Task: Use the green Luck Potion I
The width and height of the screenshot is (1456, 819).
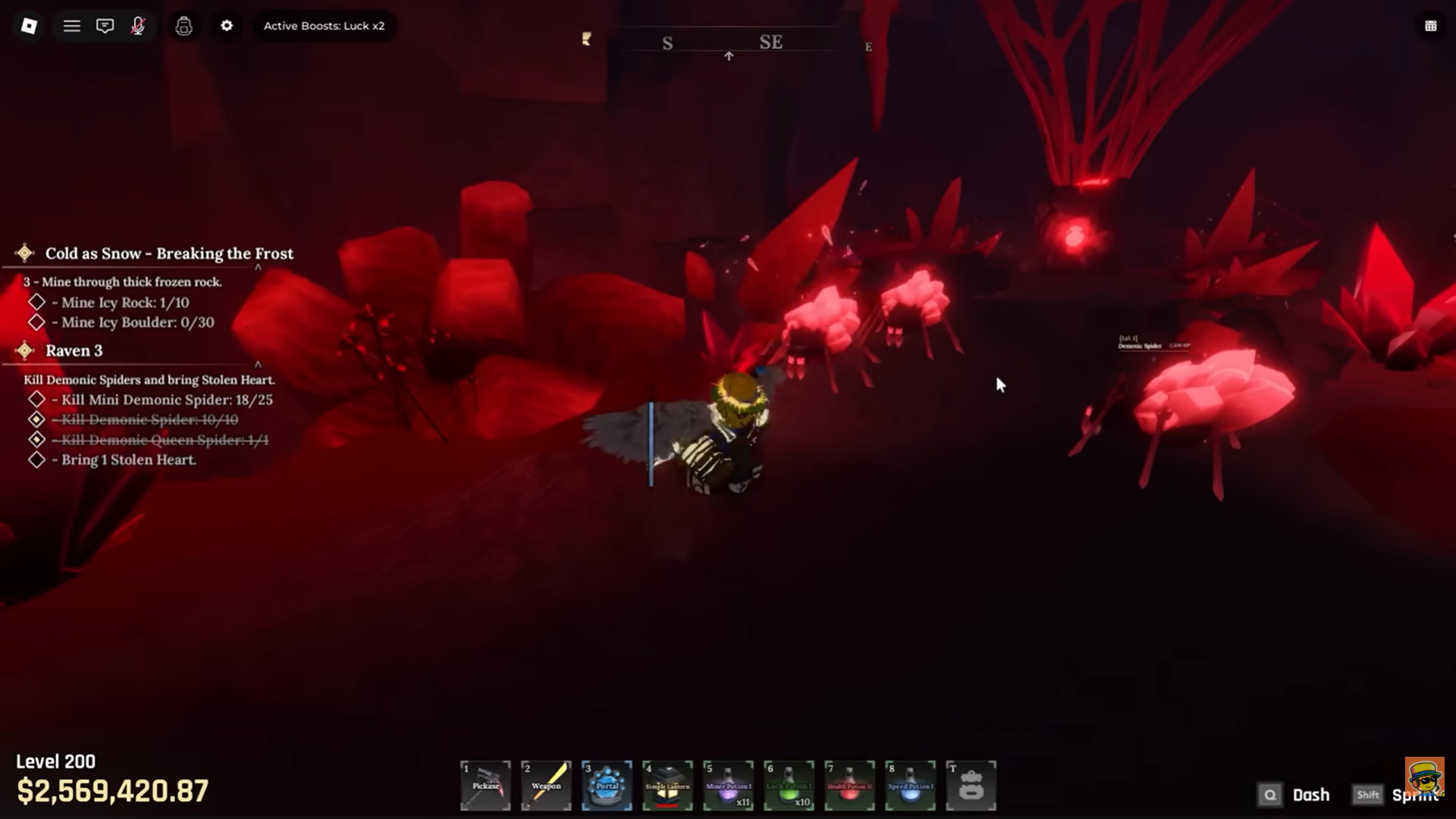Action: pyautogui.click(x=789, y=785)
